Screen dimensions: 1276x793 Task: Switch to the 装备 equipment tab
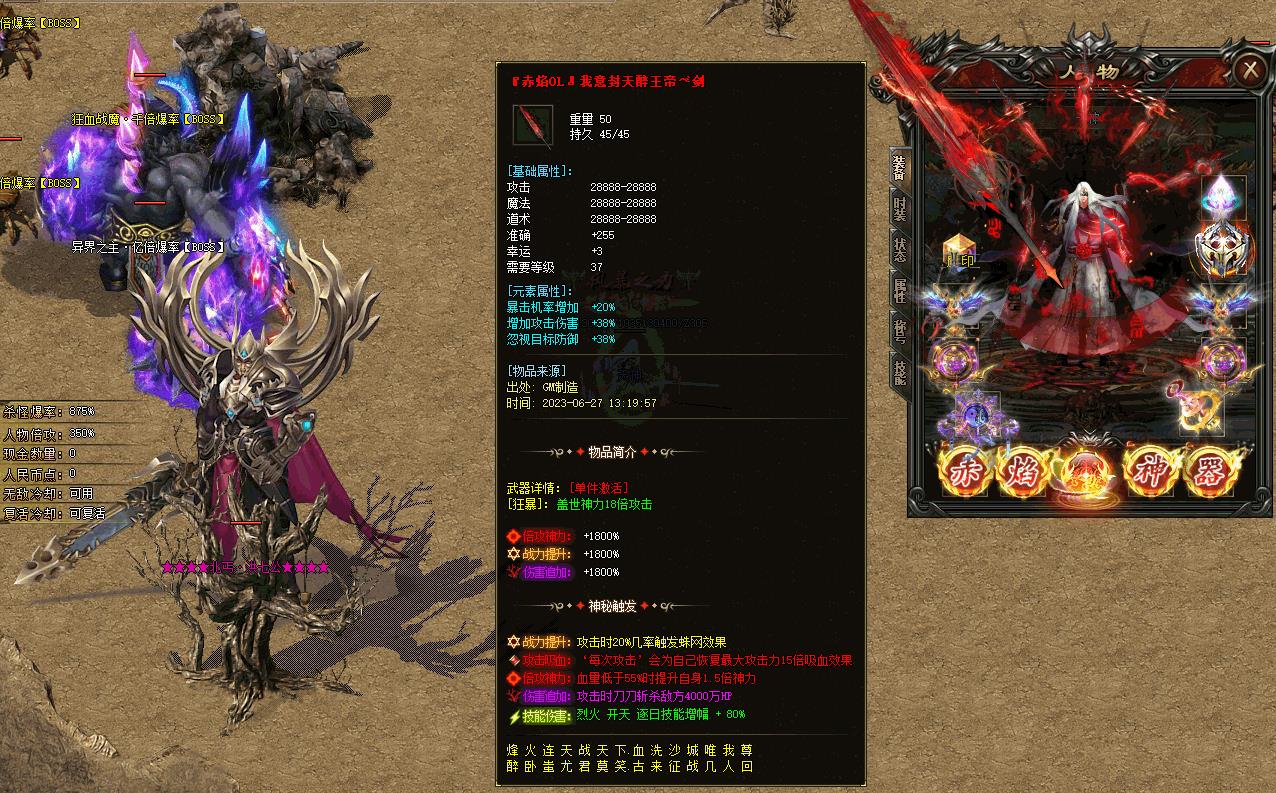pyautogui.click(x=899, y=169)
